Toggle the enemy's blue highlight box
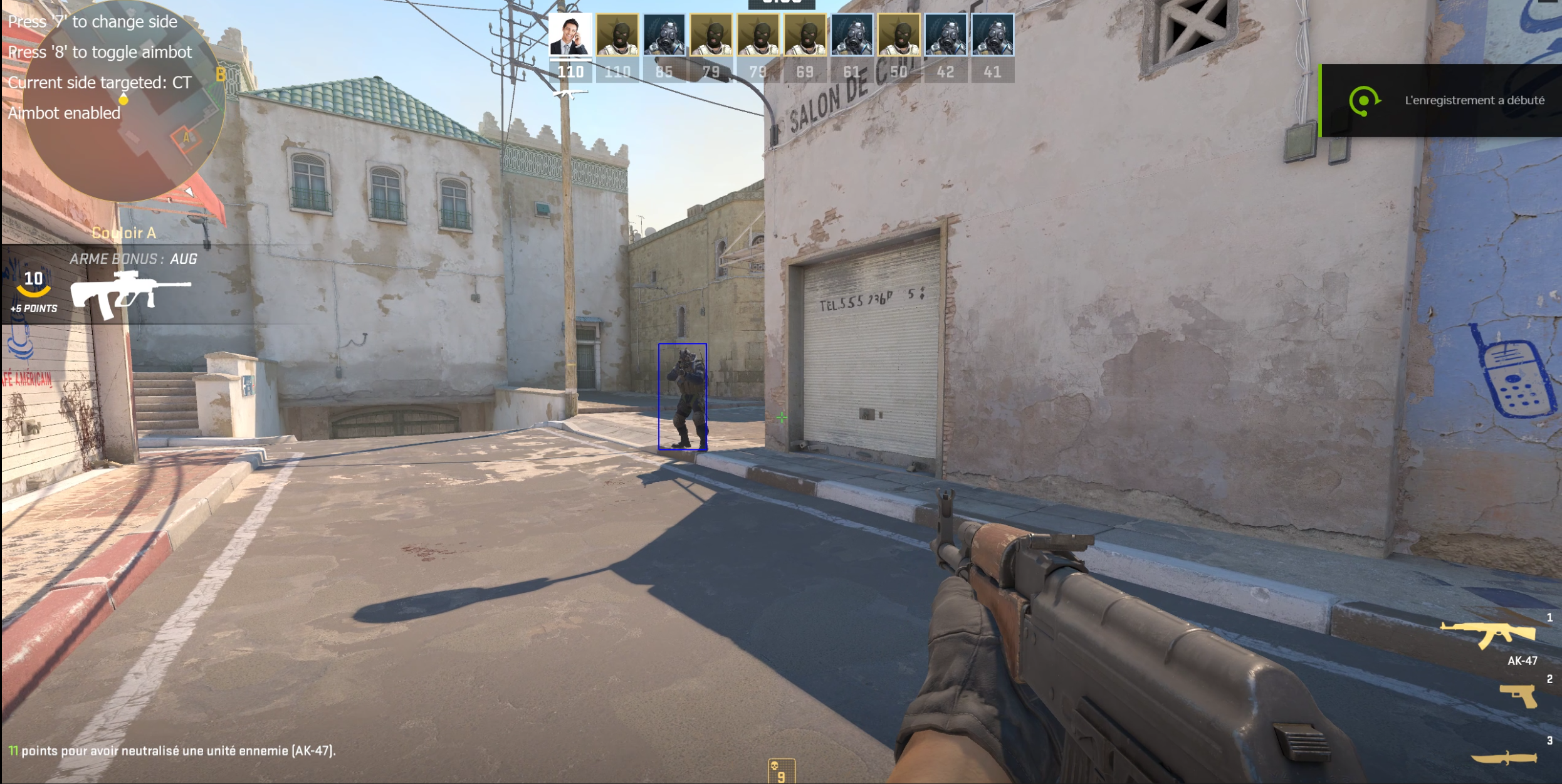 (683, 397)
